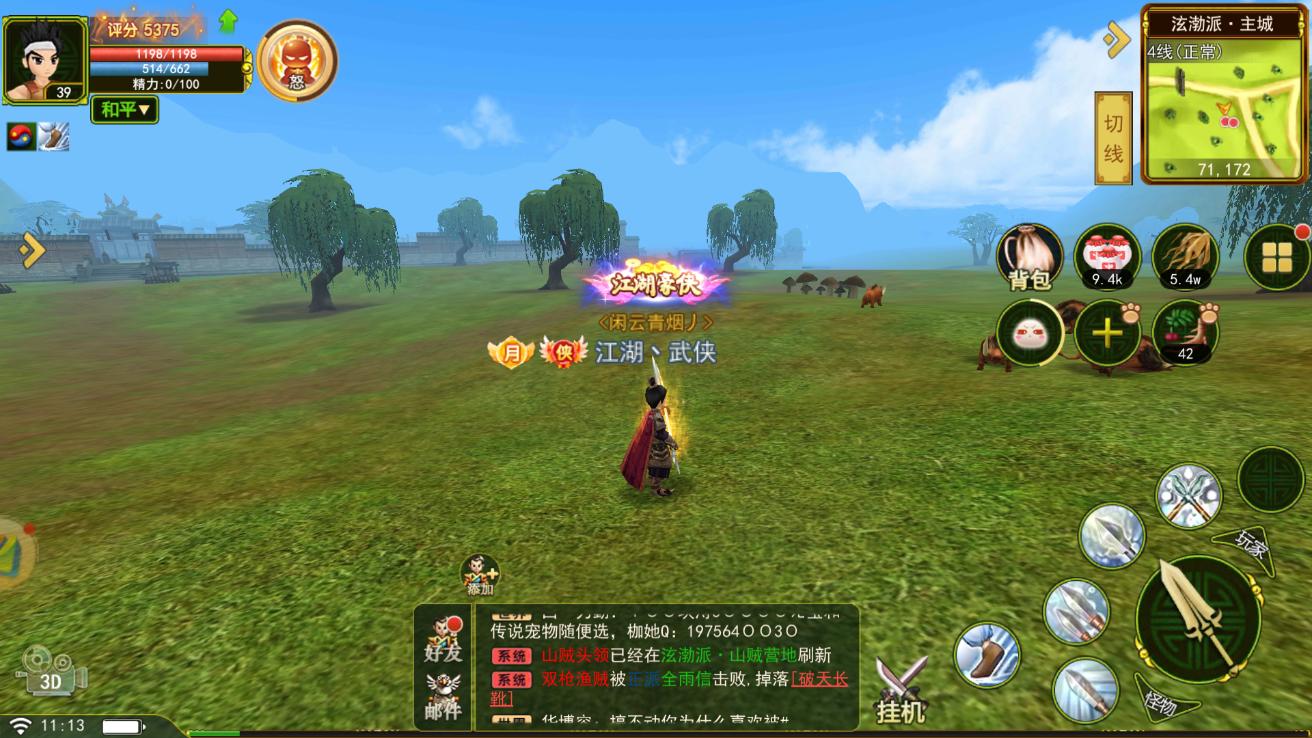This screenshot has width=1312, height=738.
Task: Select the 怪物 target monster button
Action: point(1154,695)
